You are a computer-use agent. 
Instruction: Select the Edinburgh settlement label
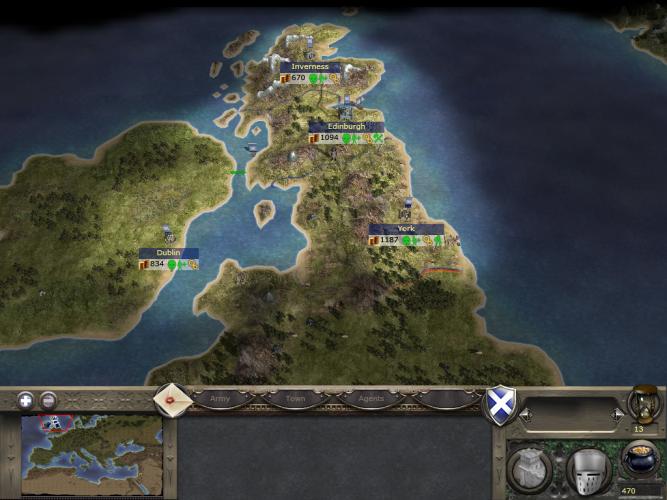coord(346,127)
